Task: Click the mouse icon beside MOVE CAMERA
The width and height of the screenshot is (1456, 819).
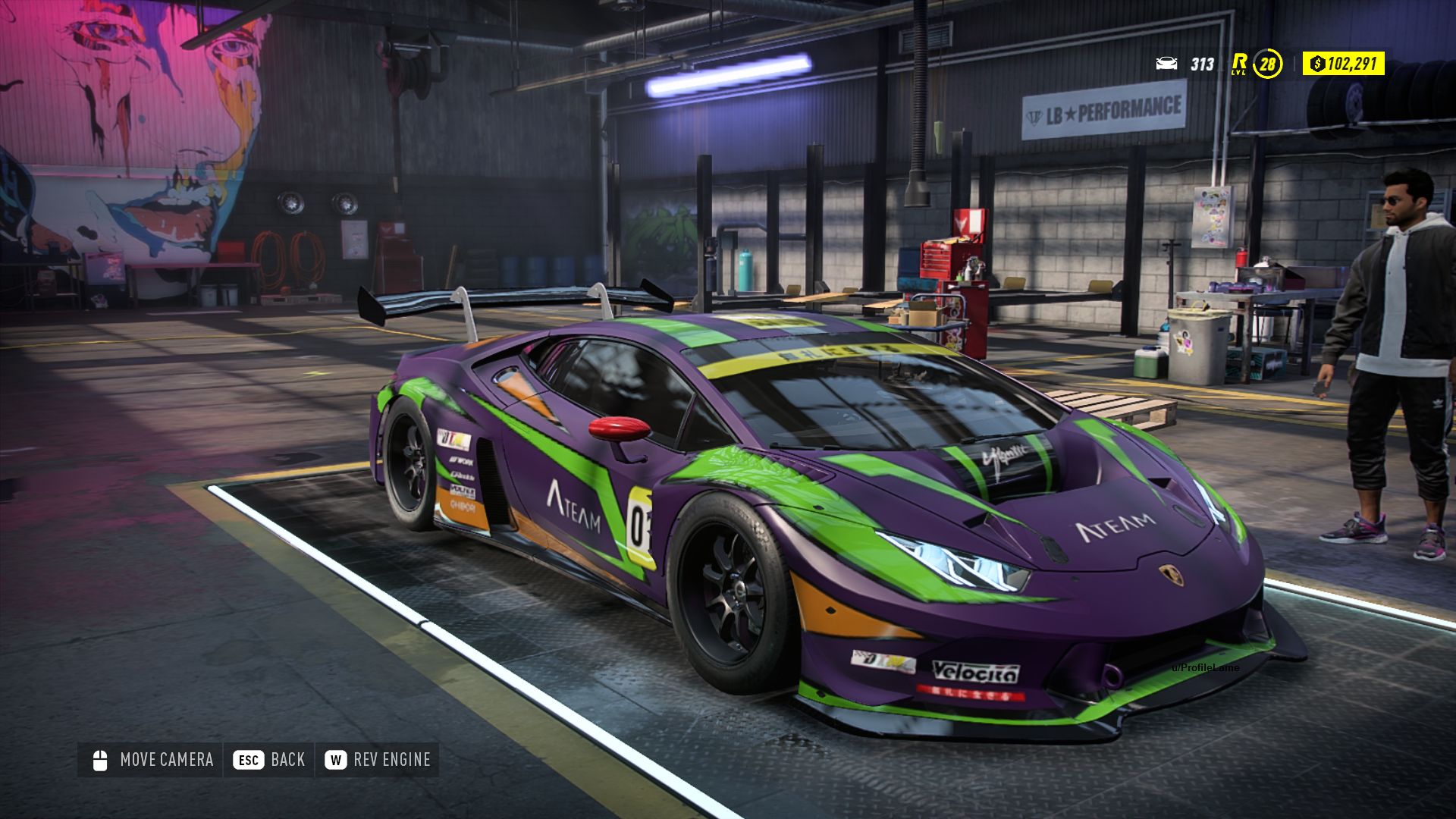Action: (x=98, y=760)
